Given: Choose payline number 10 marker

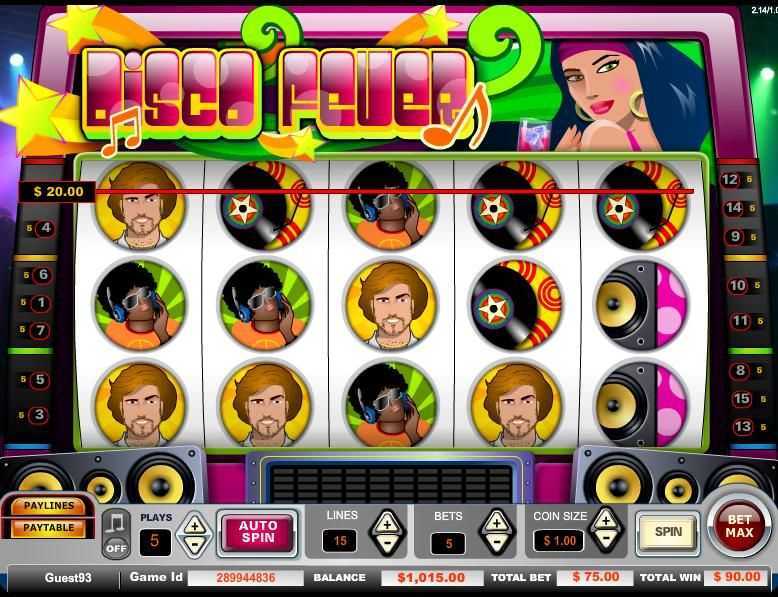Looking at the screenshot, I should tap(738, 286).
